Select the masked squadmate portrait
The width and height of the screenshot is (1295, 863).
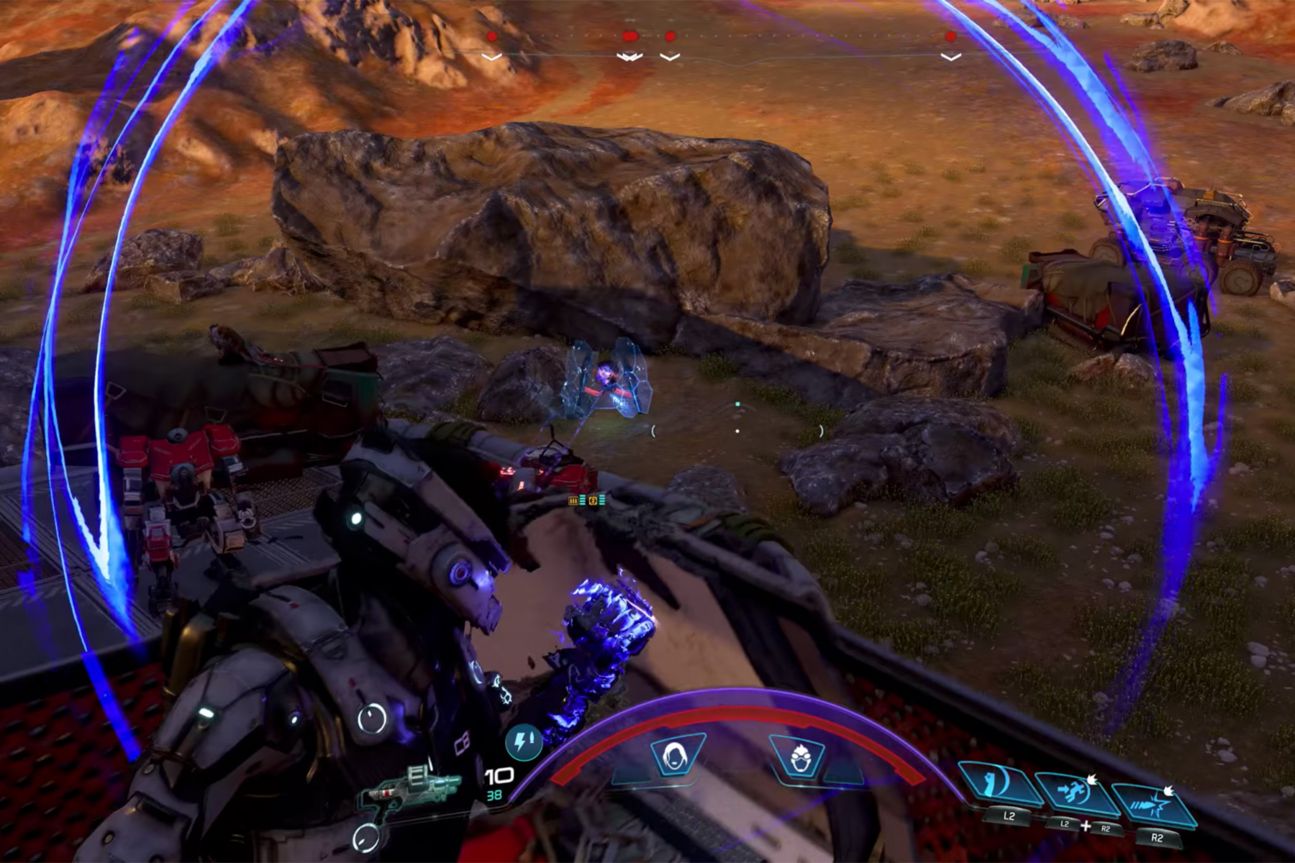pos(796,757)
